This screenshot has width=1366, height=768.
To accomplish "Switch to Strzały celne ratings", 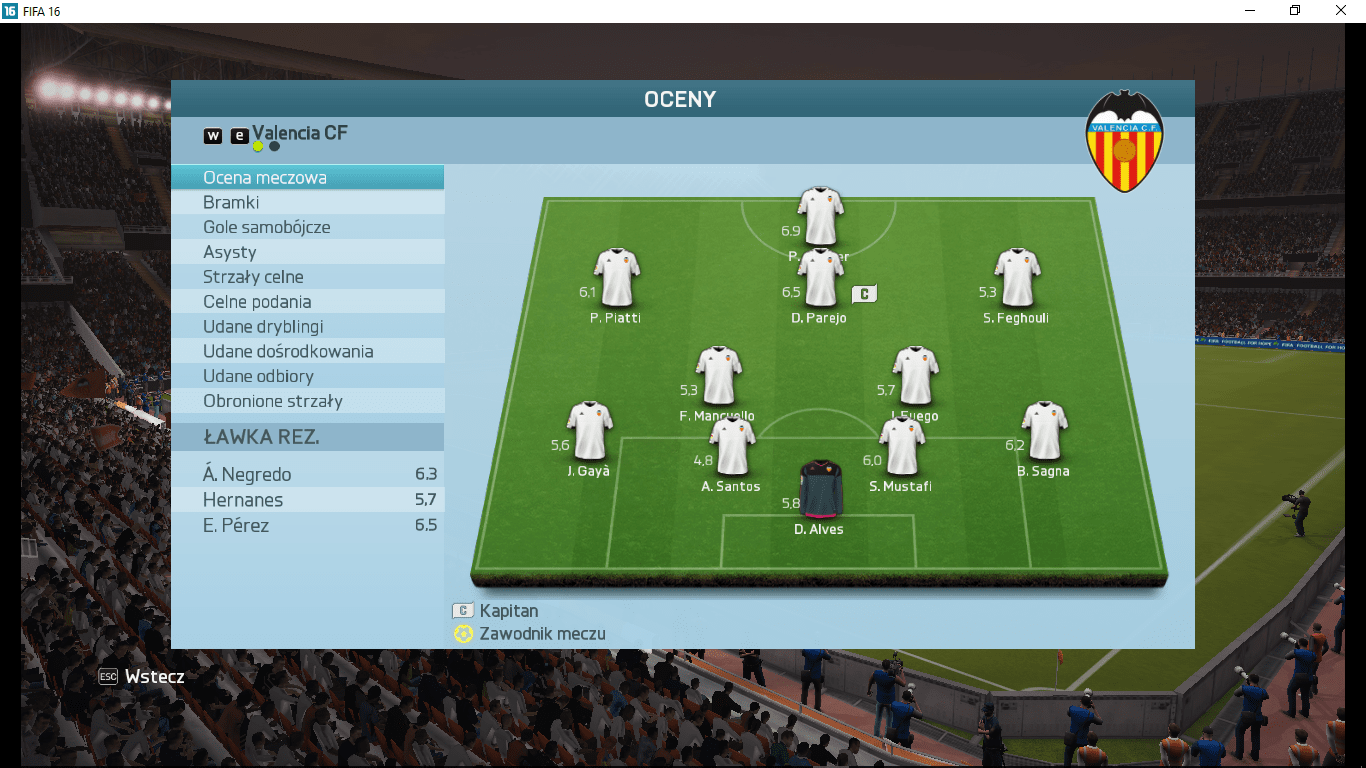I will (x=307, y=277).
